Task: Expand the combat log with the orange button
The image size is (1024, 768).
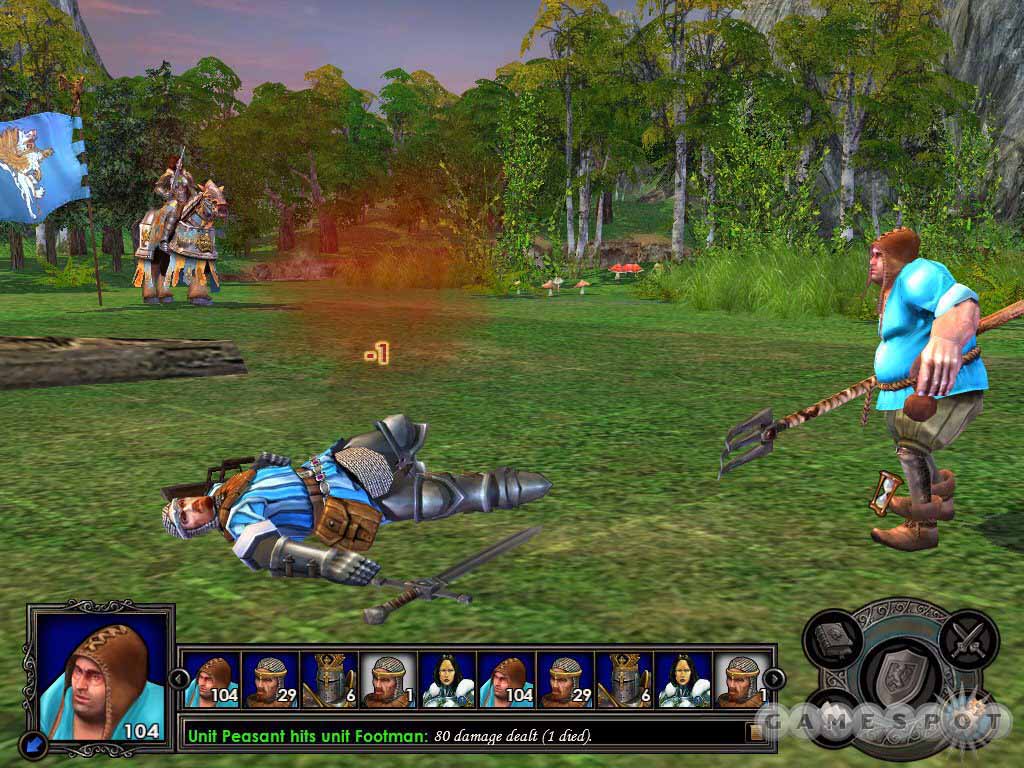Action: pos(756,733)
